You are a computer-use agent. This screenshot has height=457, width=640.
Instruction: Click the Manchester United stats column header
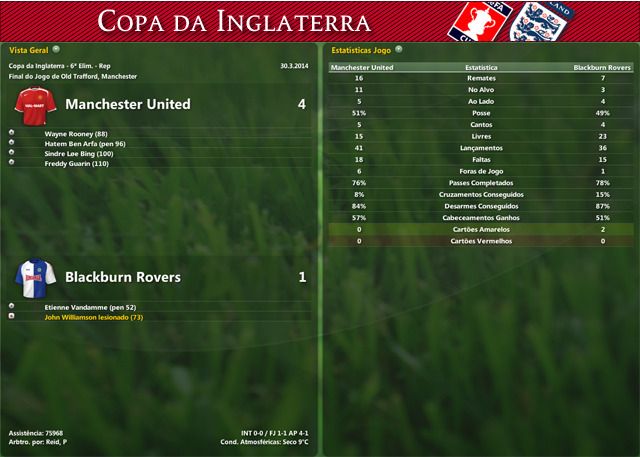coord(361,67)
